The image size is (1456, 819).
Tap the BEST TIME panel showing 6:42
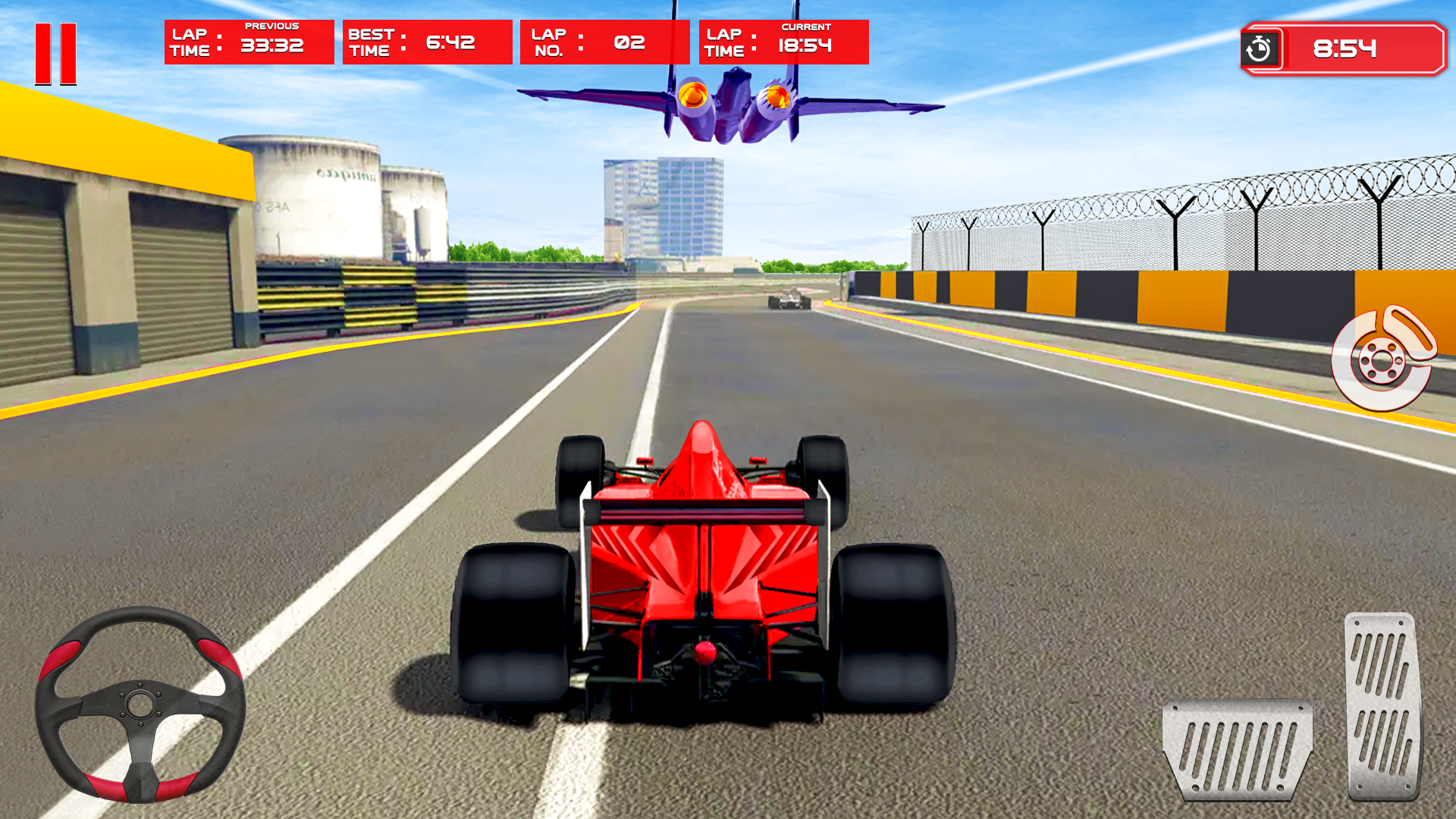[x=426, y=42]
